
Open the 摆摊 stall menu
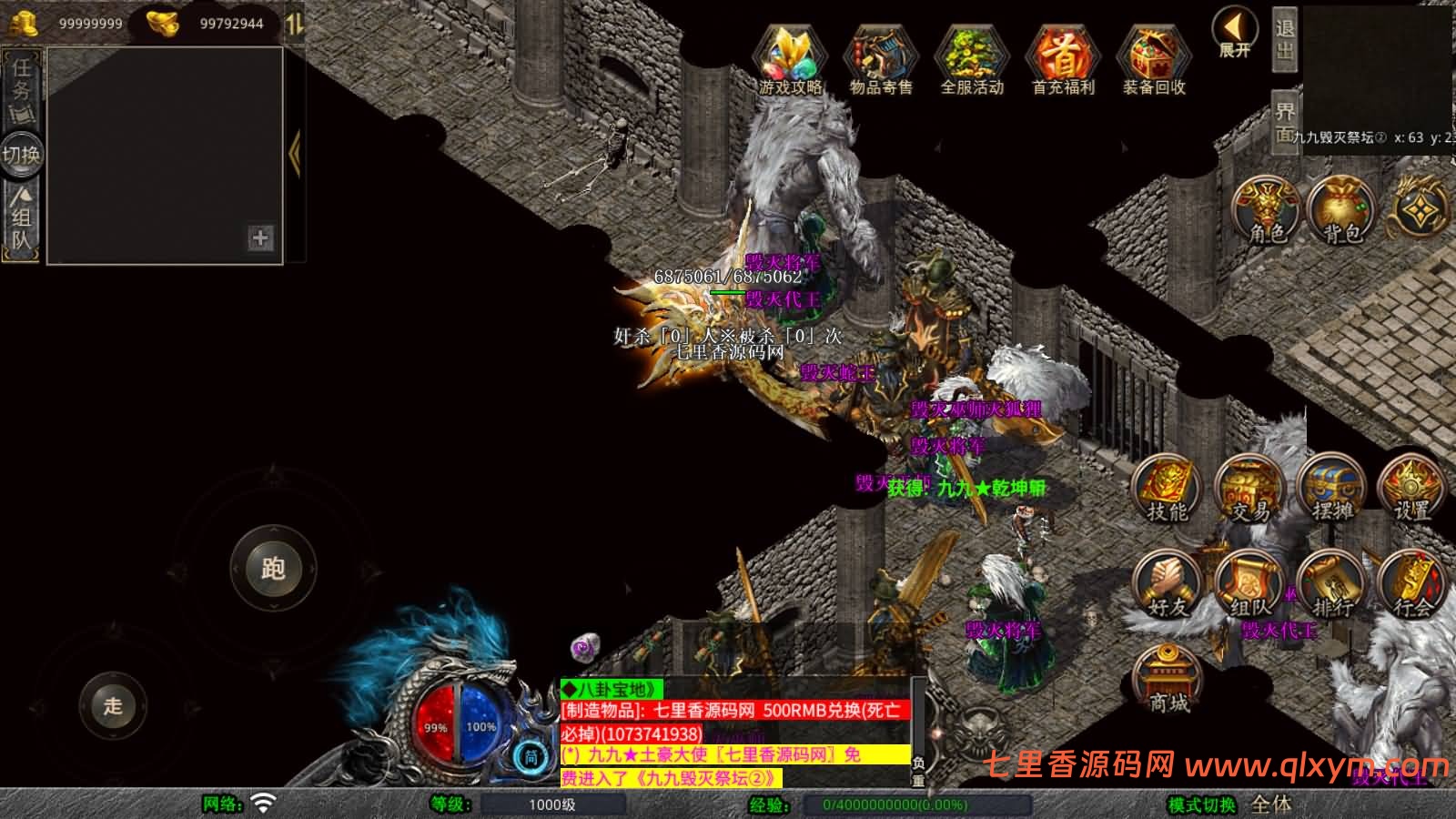tap(1332, 490)
